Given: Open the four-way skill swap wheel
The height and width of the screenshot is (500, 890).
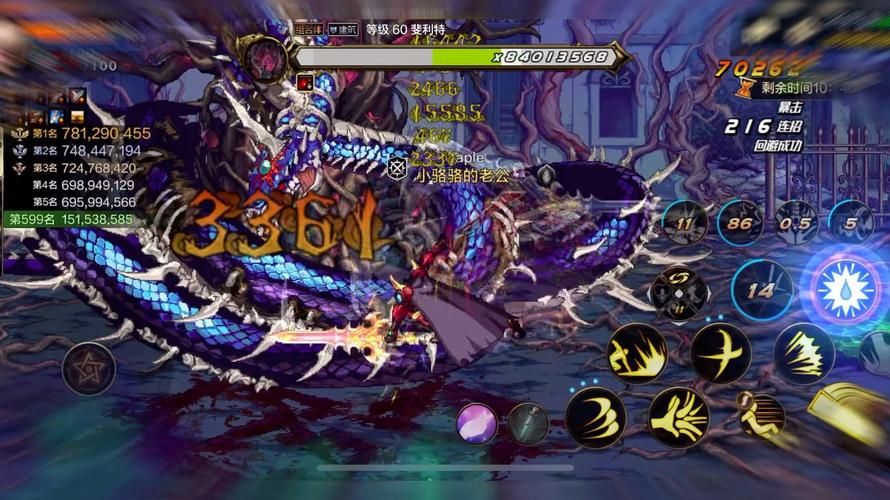Looking at the screenshot, I should pos(679,291).
